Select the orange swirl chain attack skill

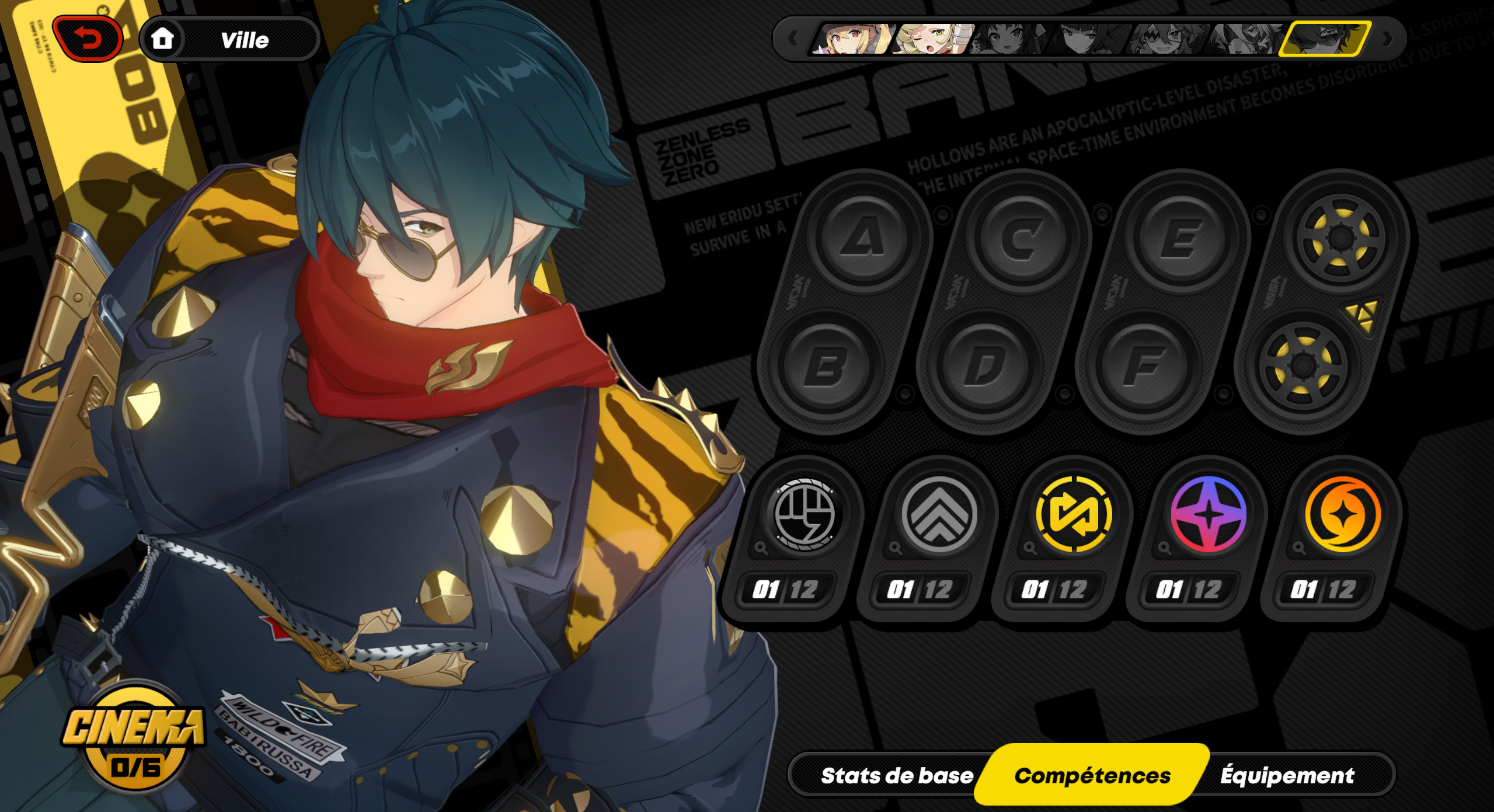click(1342, 515)
